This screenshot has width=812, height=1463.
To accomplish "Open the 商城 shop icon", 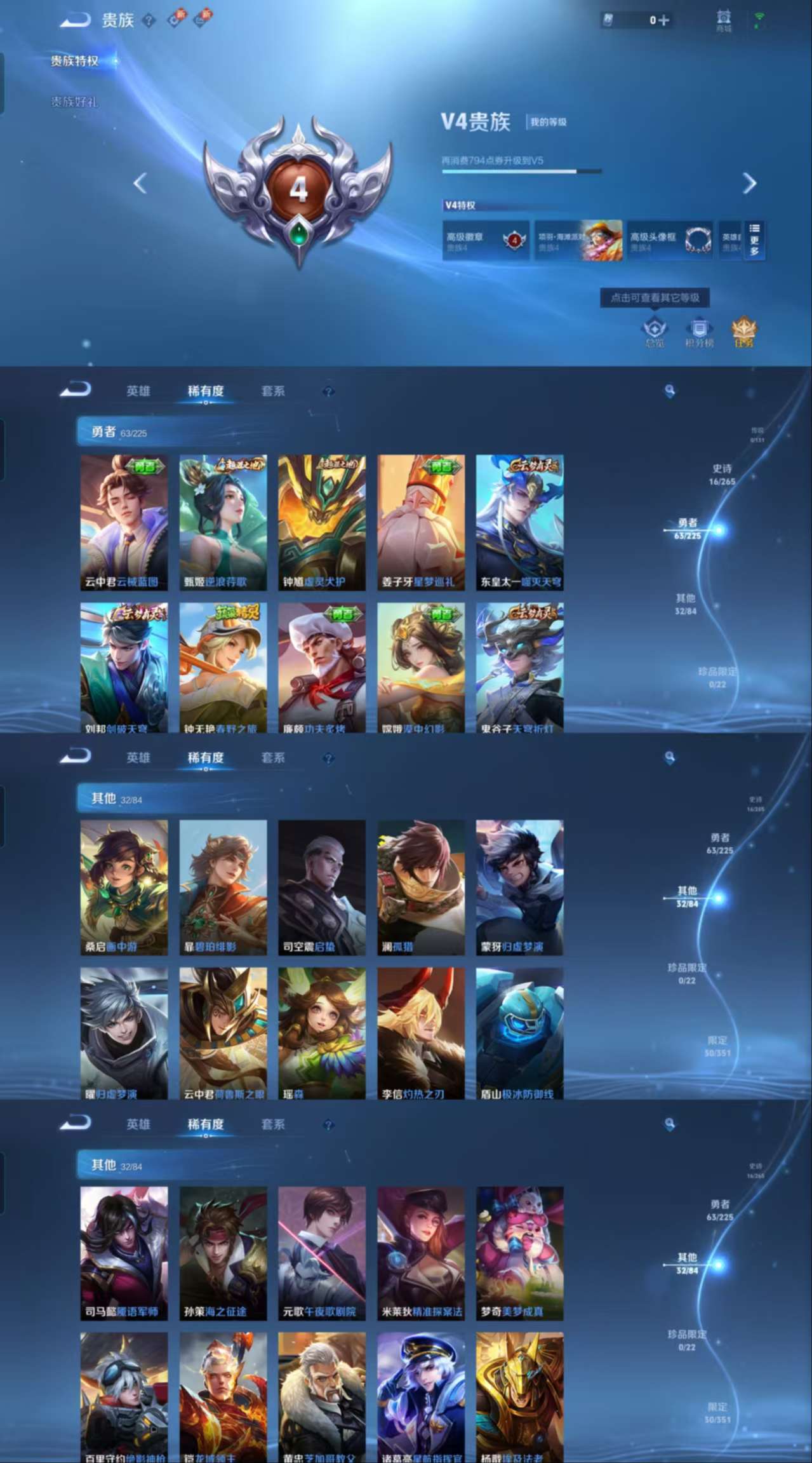I will 724,20.
